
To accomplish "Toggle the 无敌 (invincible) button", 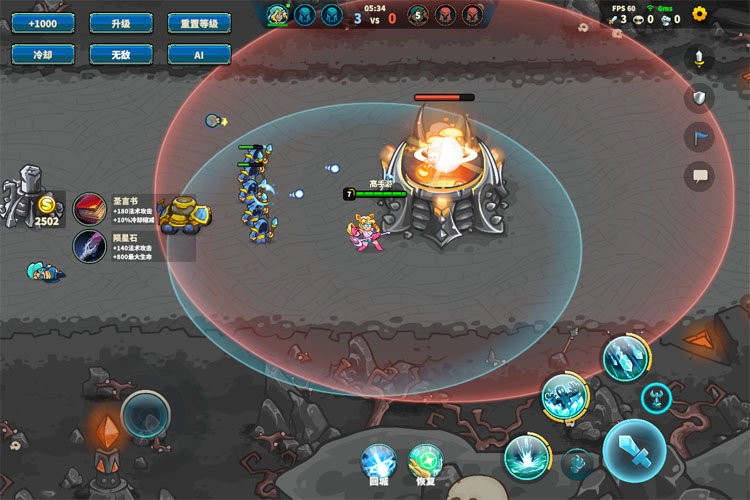I will pyautogui.click(x=122, y=55).
